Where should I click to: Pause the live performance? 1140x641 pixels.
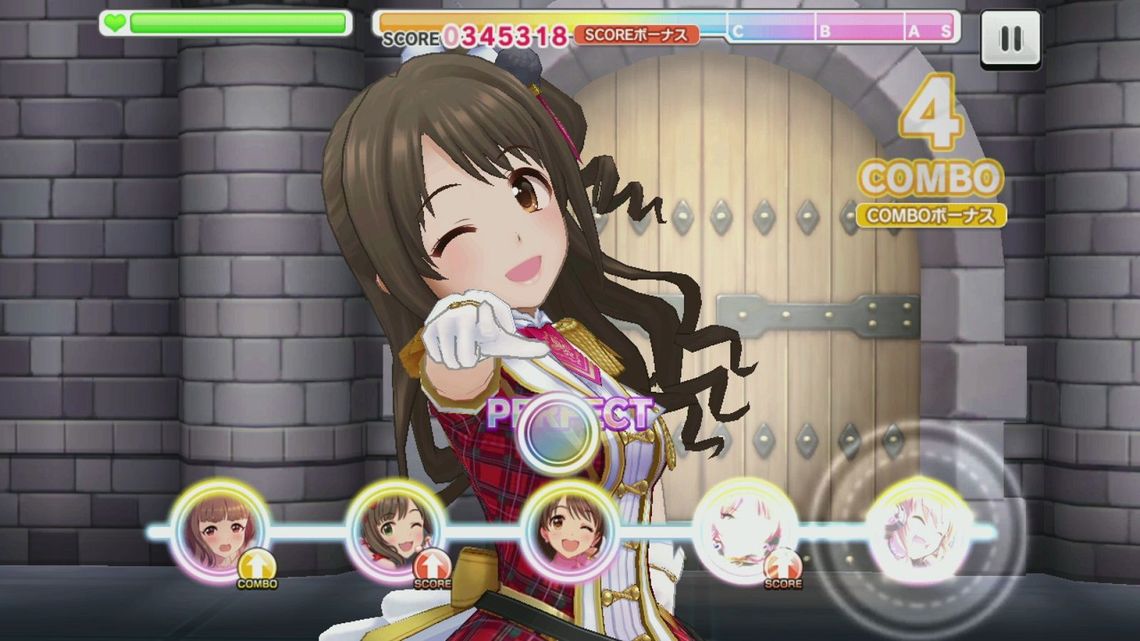(x=1010, y=39)
